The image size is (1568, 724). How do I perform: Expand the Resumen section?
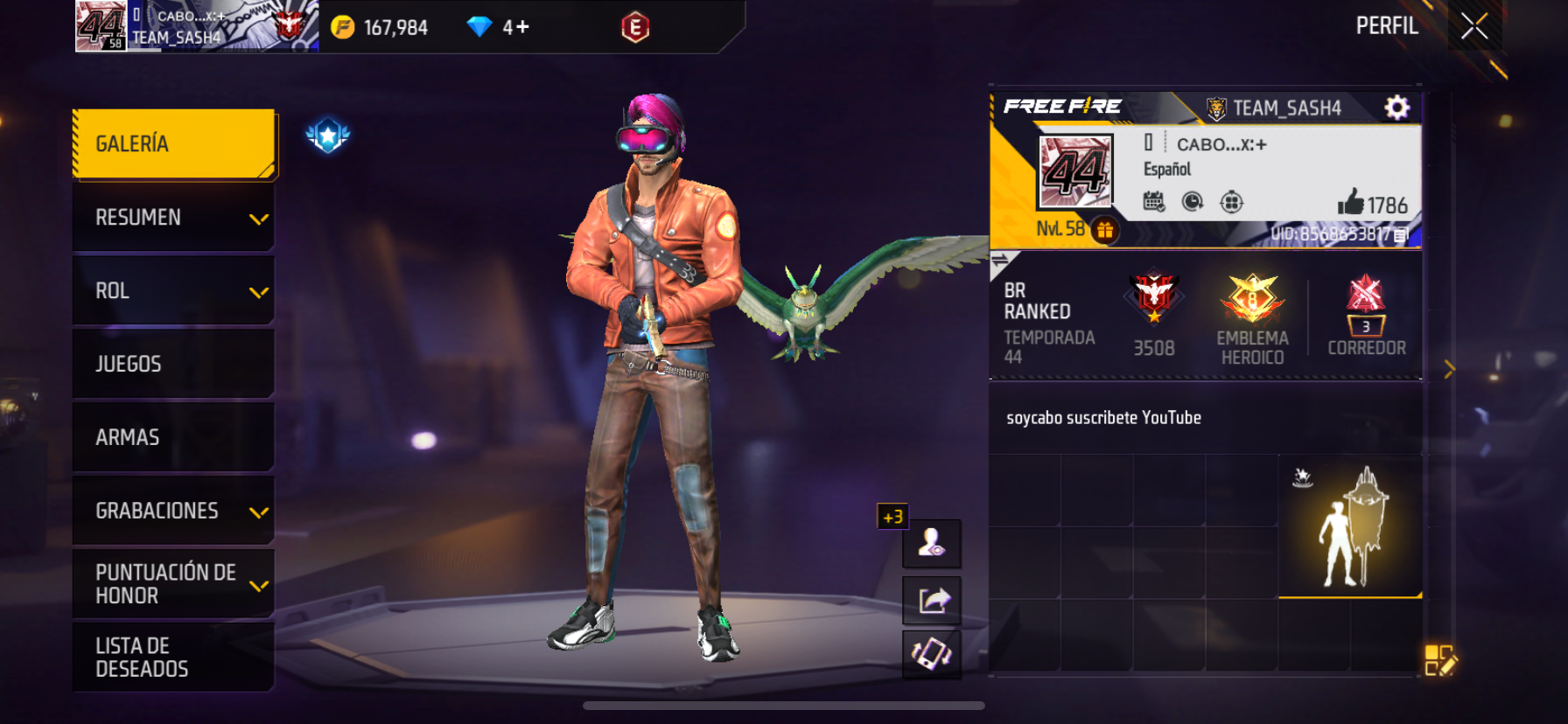[173, 218]
